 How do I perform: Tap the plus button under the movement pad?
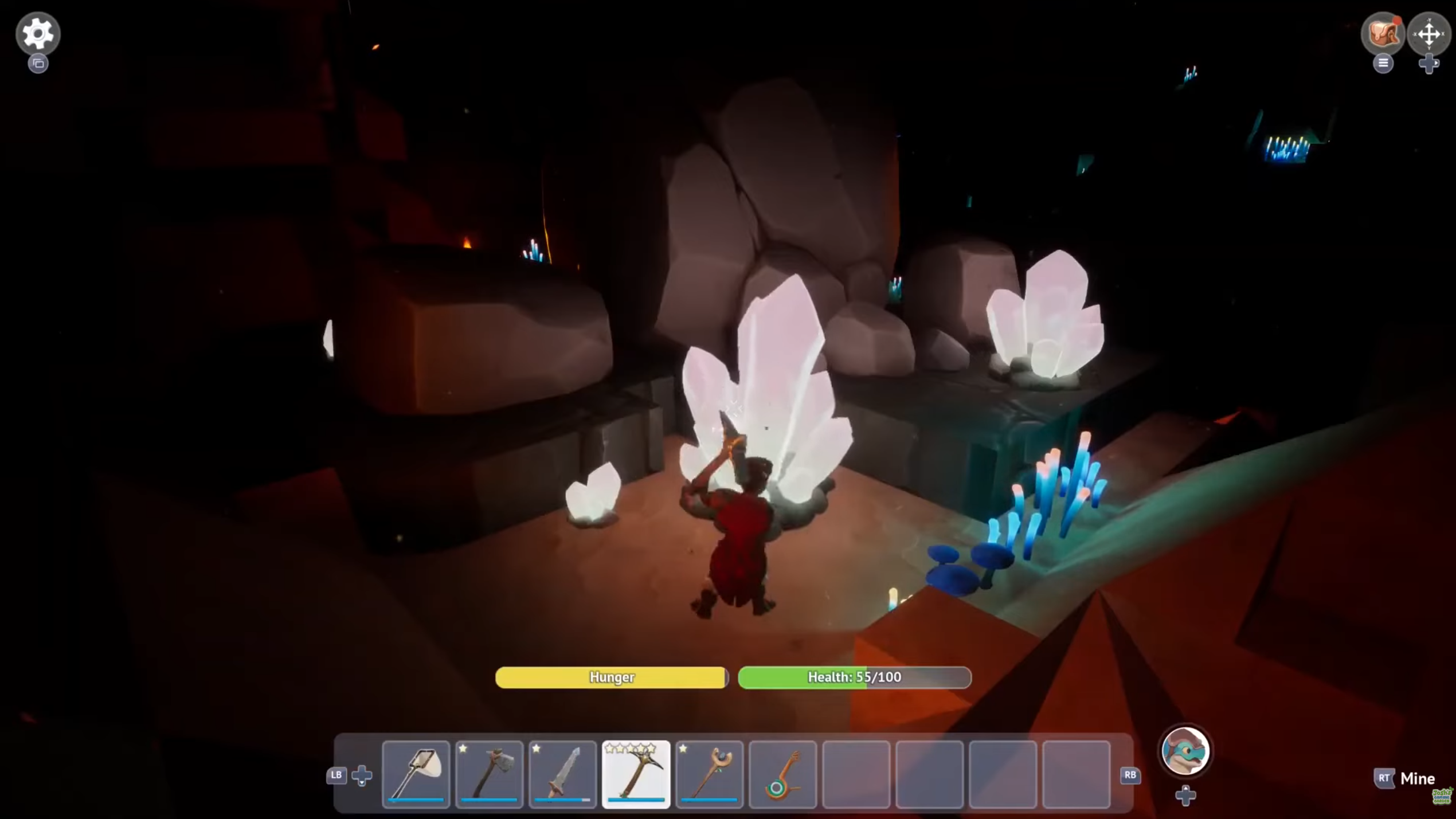click(x=1430, y=64)
